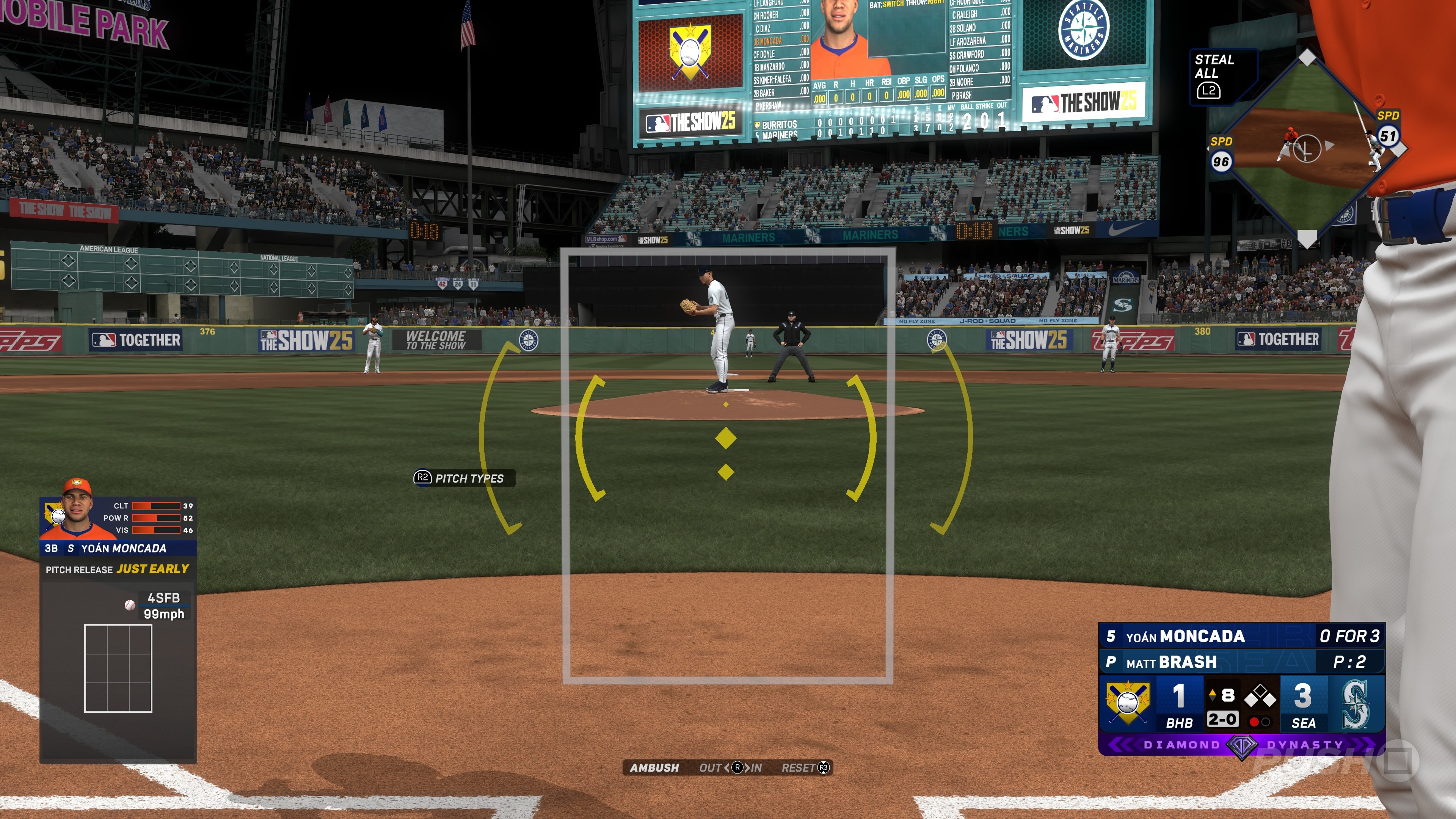This screenshot has width=1456, height=819.
Task: Click the baserunner diamond minimap
Action: (x=1305, y=148)
